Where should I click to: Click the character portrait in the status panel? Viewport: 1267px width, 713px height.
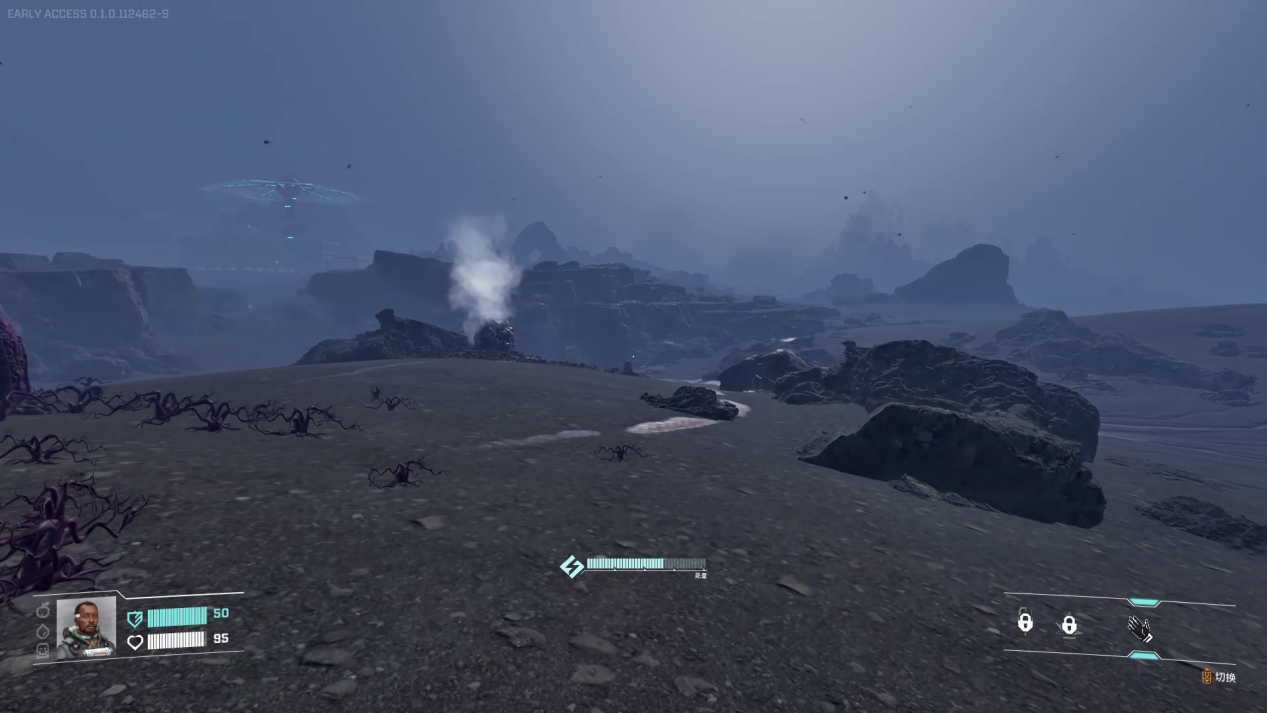tap(86, 627)
